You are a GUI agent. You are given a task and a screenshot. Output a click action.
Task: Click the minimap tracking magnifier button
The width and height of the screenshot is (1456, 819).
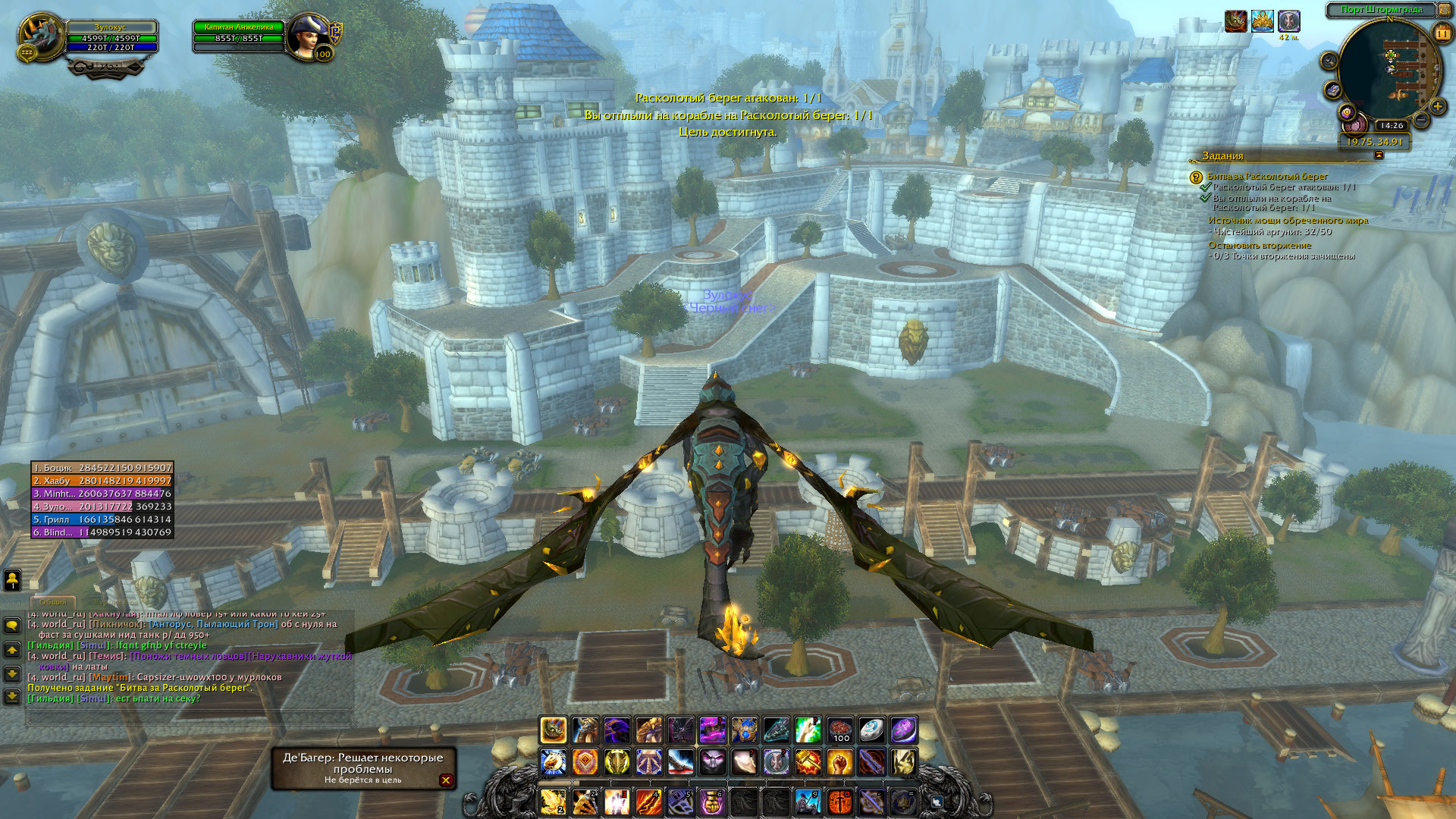click(x=1329, y=61)
